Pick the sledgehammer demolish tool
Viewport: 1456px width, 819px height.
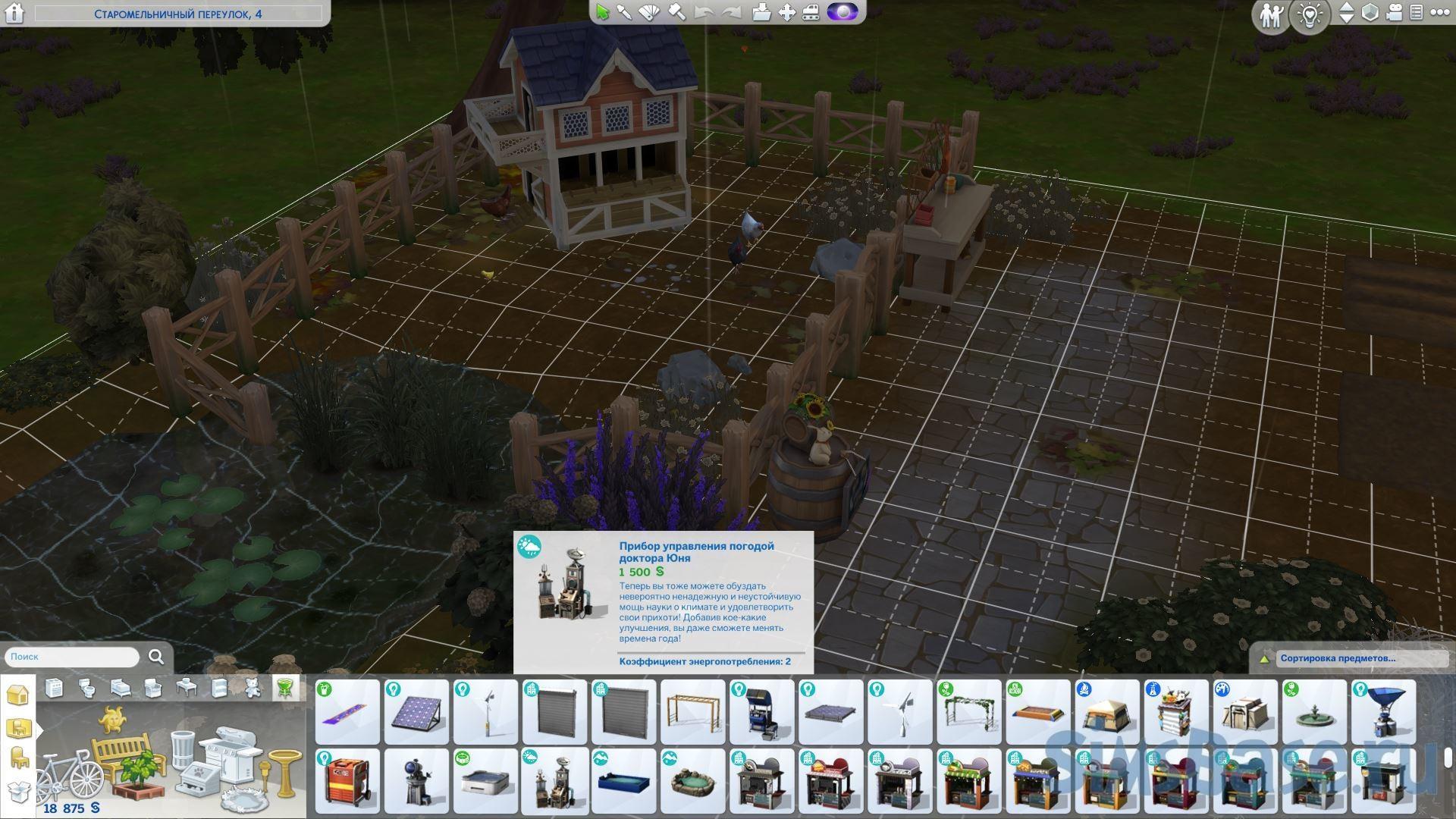pyautogui.click(x=676, y=13)
